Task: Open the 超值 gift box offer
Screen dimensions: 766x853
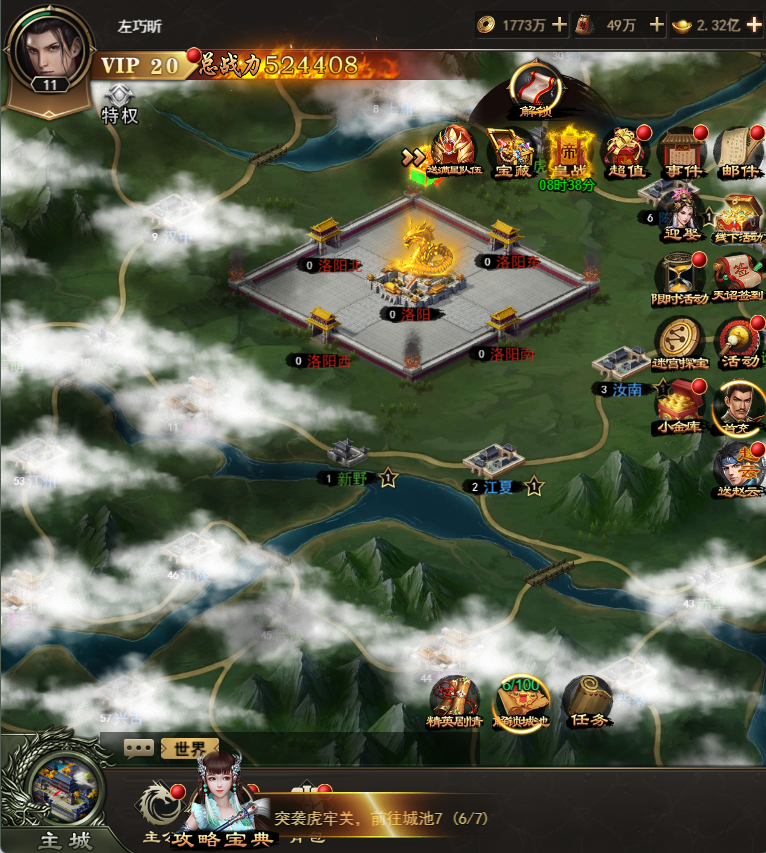Action: point(625,152)
